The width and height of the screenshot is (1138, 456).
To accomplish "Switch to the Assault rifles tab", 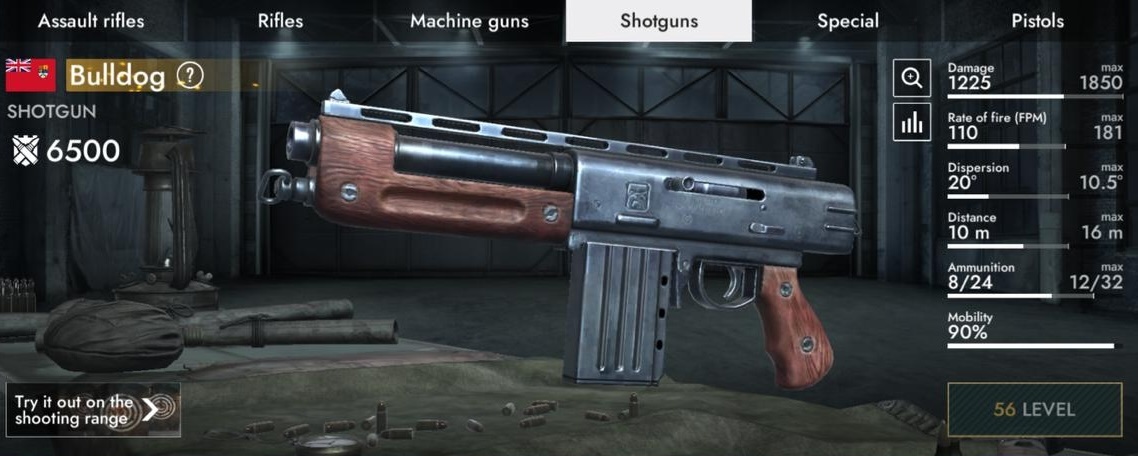I will click(x=91, y=21).
